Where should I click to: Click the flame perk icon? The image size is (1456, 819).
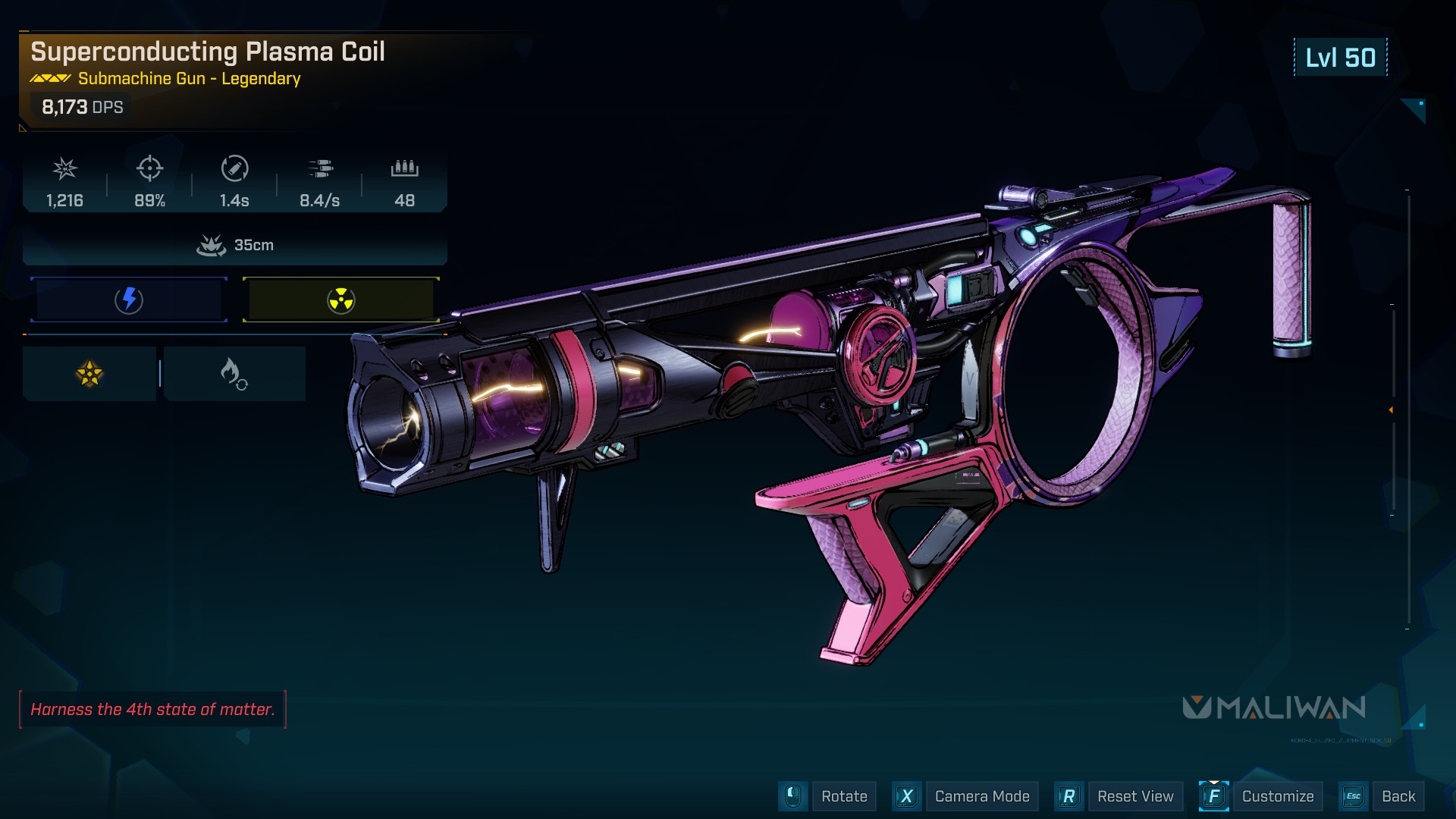[x=234, y=374]
